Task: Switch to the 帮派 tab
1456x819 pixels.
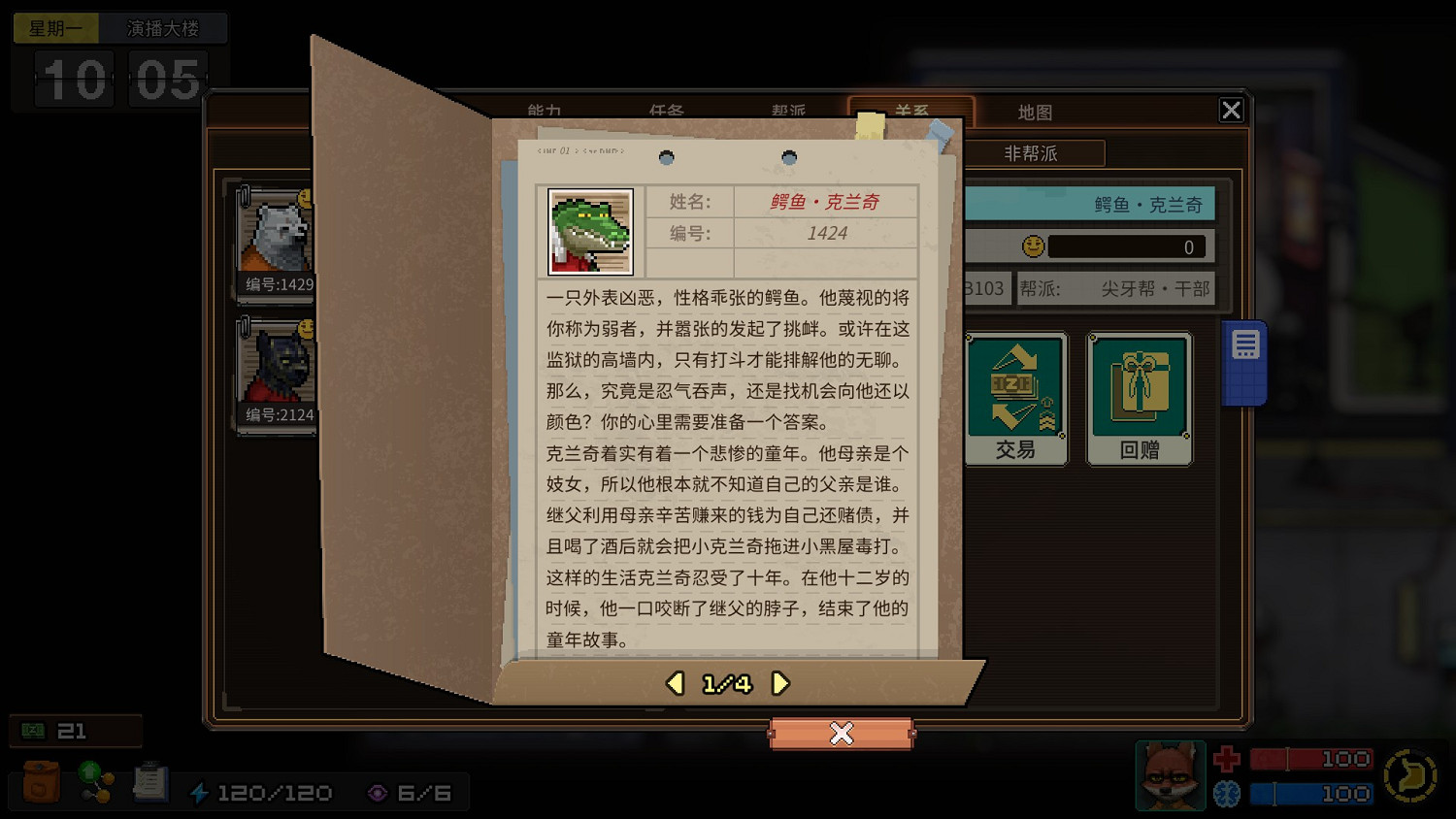Action: coord(788,112)
